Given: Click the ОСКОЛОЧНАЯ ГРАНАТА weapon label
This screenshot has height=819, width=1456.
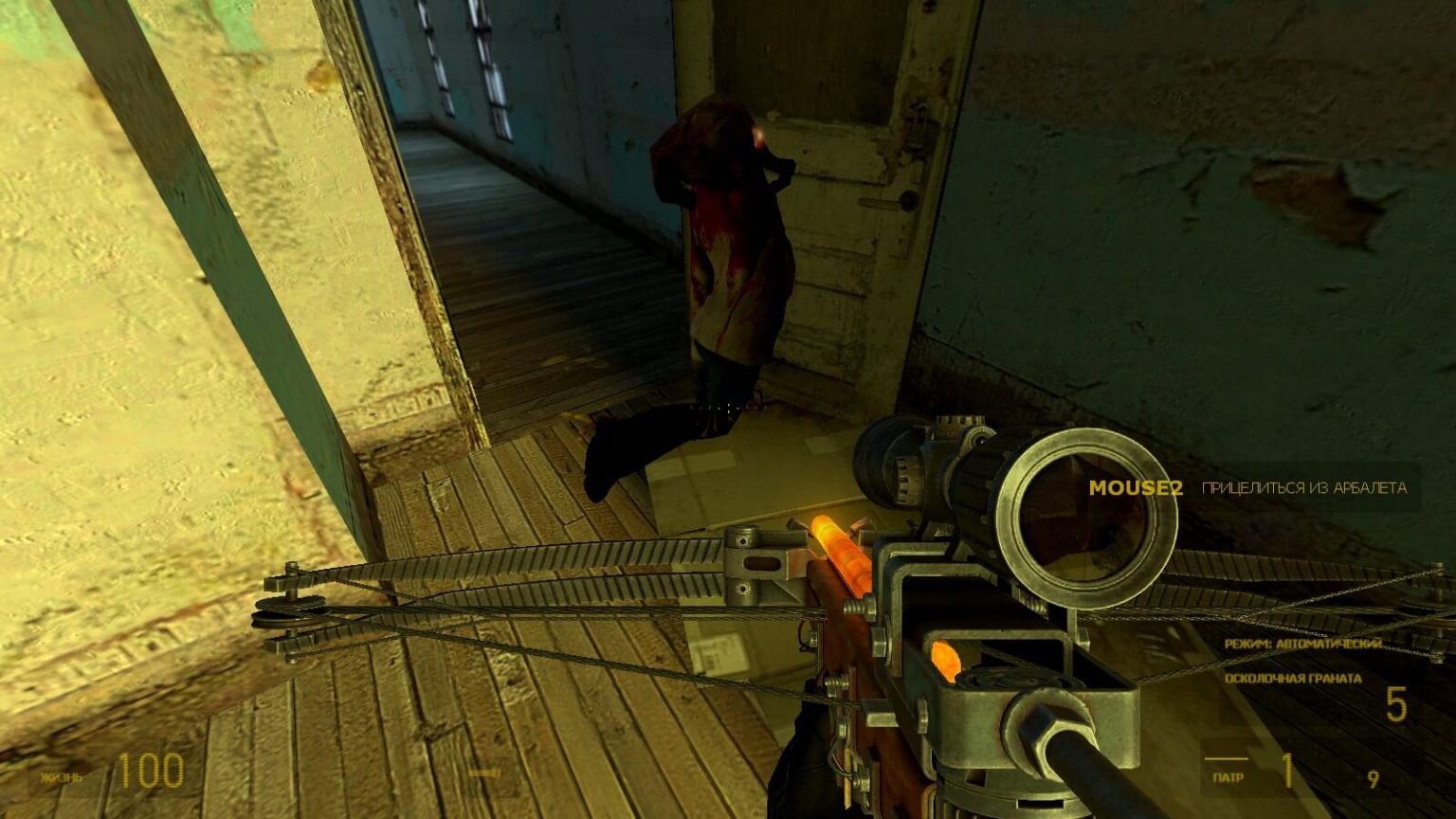Looking at the screenshot, I should (x=1291, y=678).
